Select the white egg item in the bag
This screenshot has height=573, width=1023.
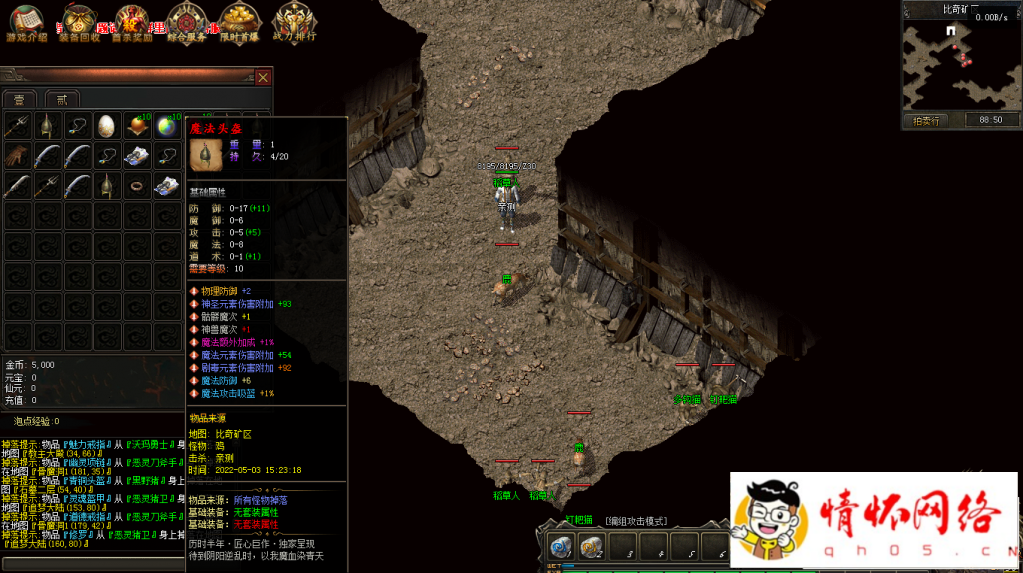tap(106, 126)
